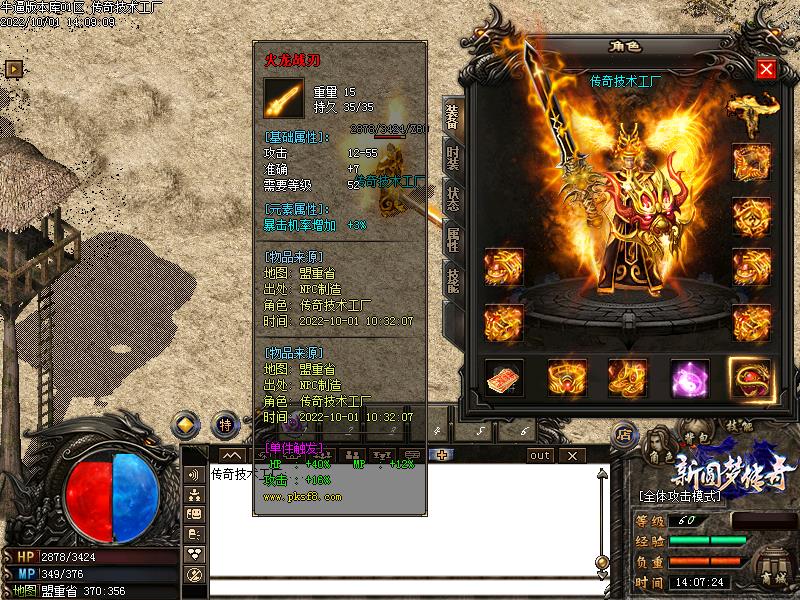Open the 店 shop button
Viewport: 800px width, 600px height.
[x=624, y=434]
